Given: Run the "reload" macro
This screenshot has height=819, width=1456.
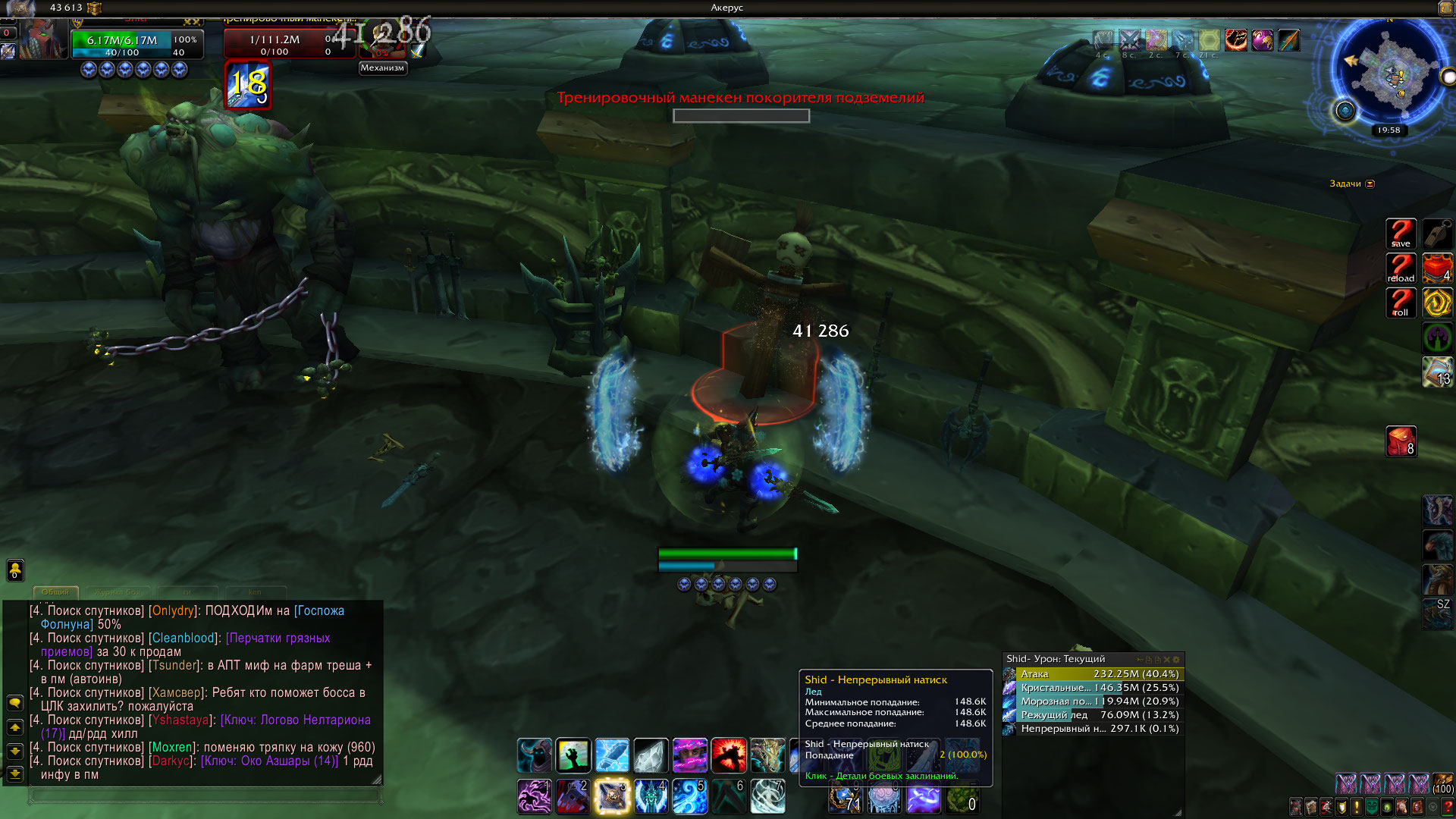Looking at the screenshot, I should (1400, 268).
